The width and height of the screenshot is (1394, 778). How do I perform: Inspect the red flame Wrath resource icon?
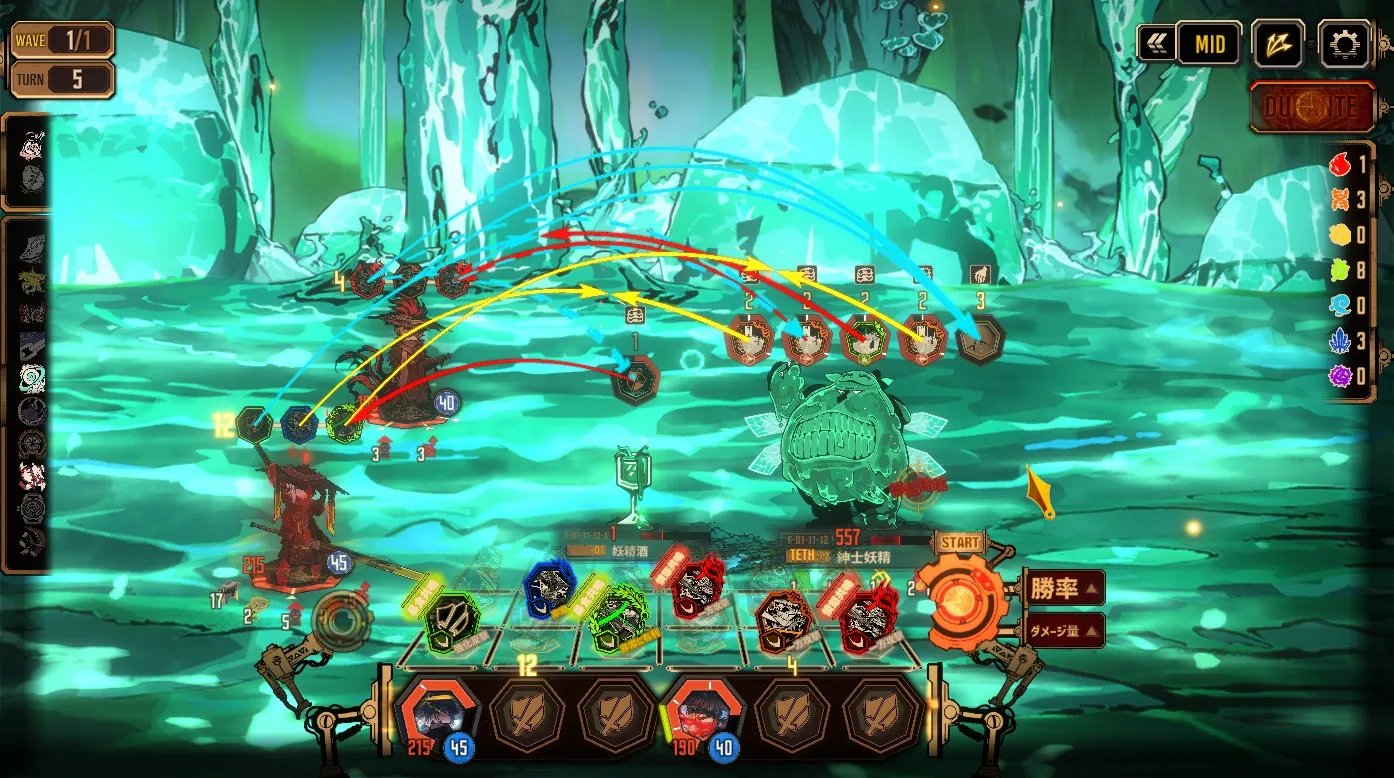(x=1340, y=164)
